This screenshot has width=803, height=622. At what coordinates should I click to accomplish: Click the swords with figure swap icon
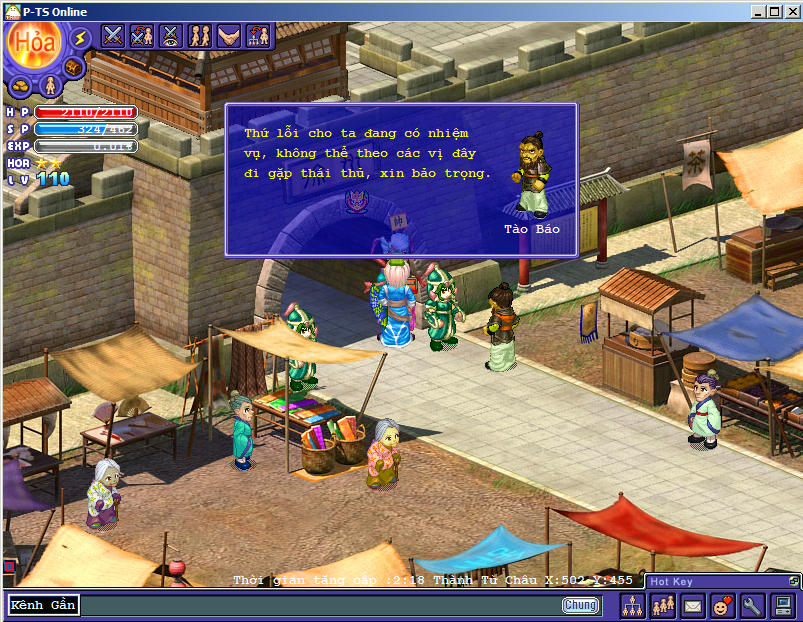[x=142, y=36]
